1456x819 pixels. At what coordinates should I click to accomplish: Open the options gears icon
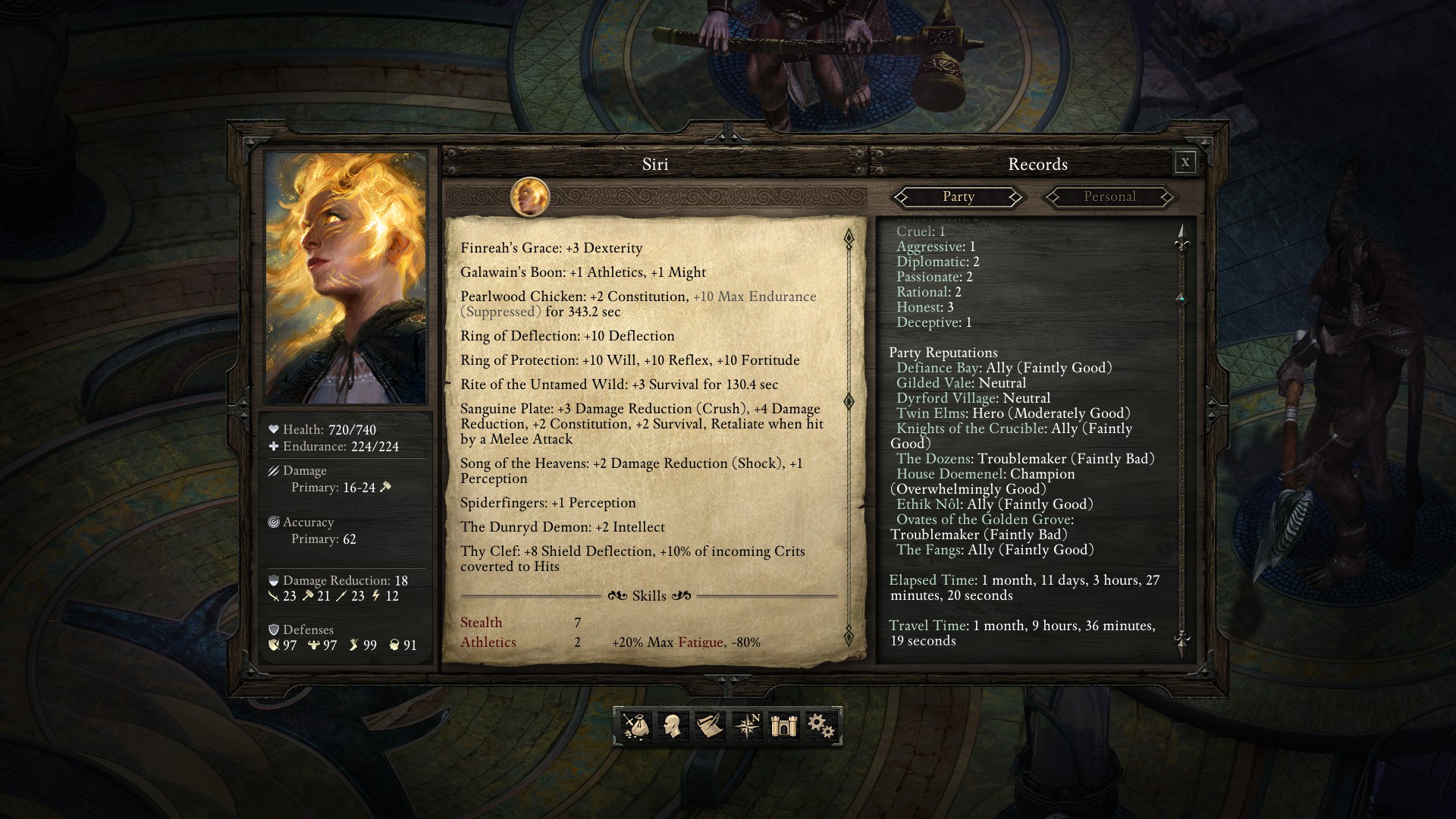[821, 726]
